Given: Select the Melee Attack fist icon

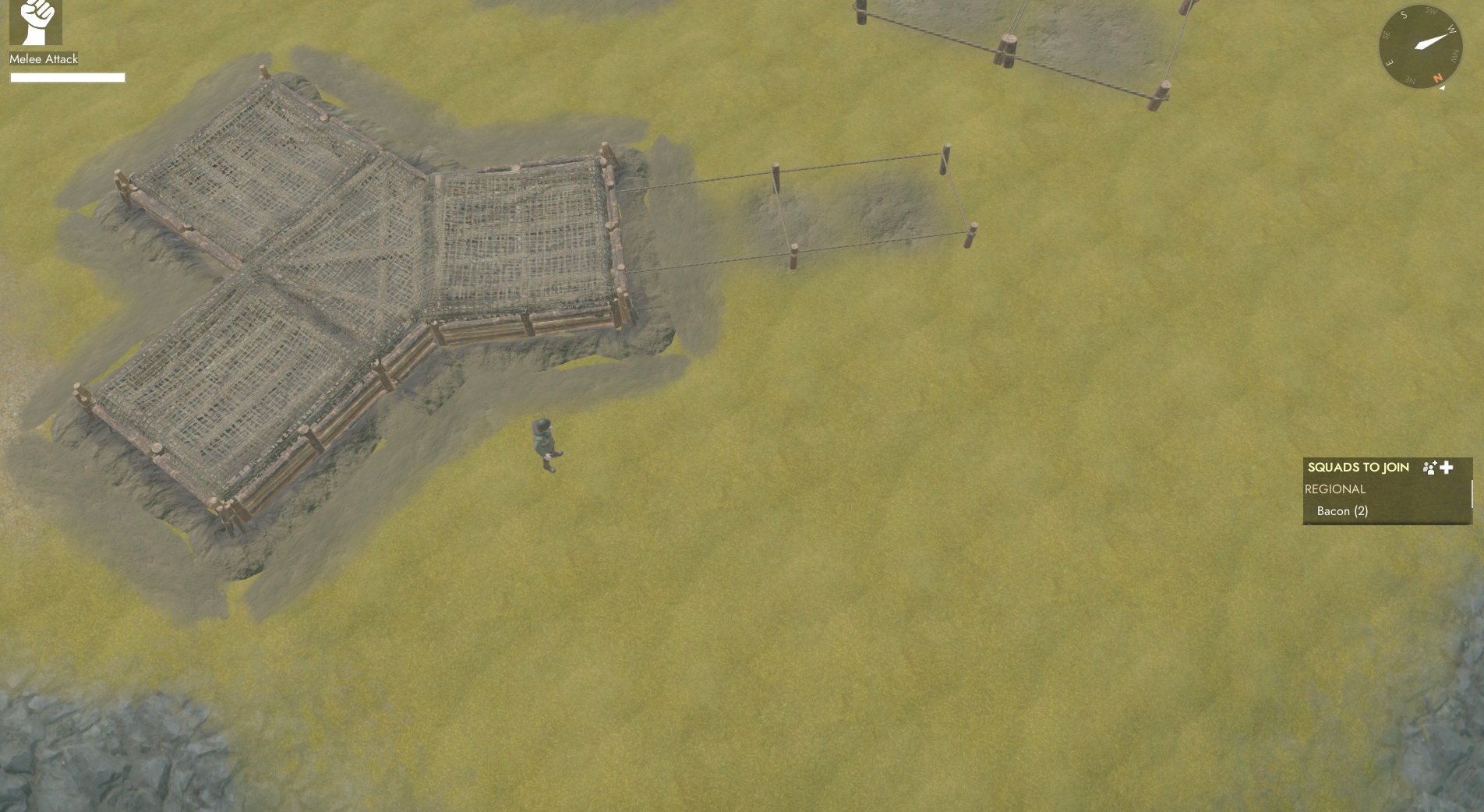Looking at the screenshot, I should [x=36, y=23].
